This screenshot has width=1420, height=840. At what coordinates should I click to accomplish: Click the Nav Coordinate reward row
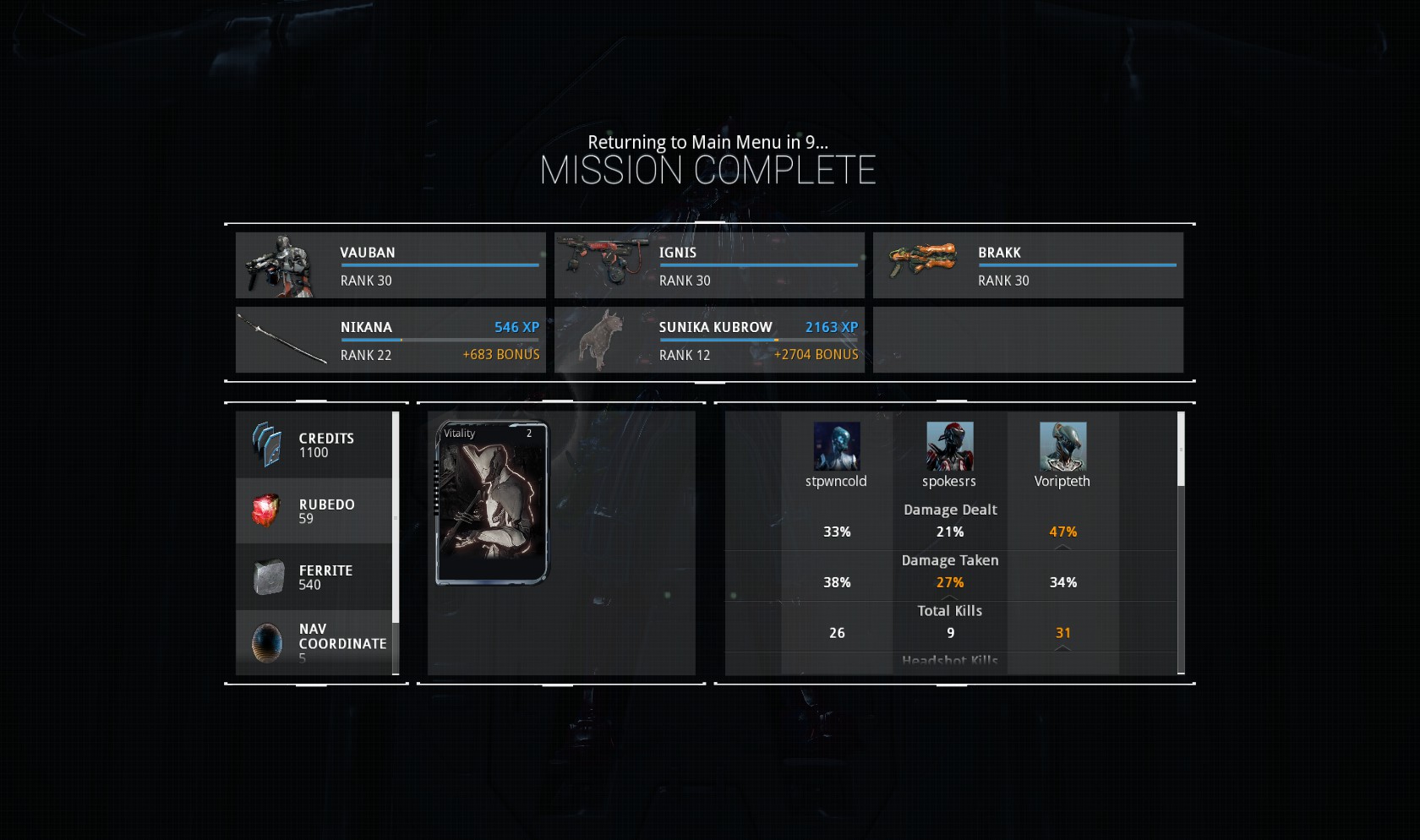(314, 643)
